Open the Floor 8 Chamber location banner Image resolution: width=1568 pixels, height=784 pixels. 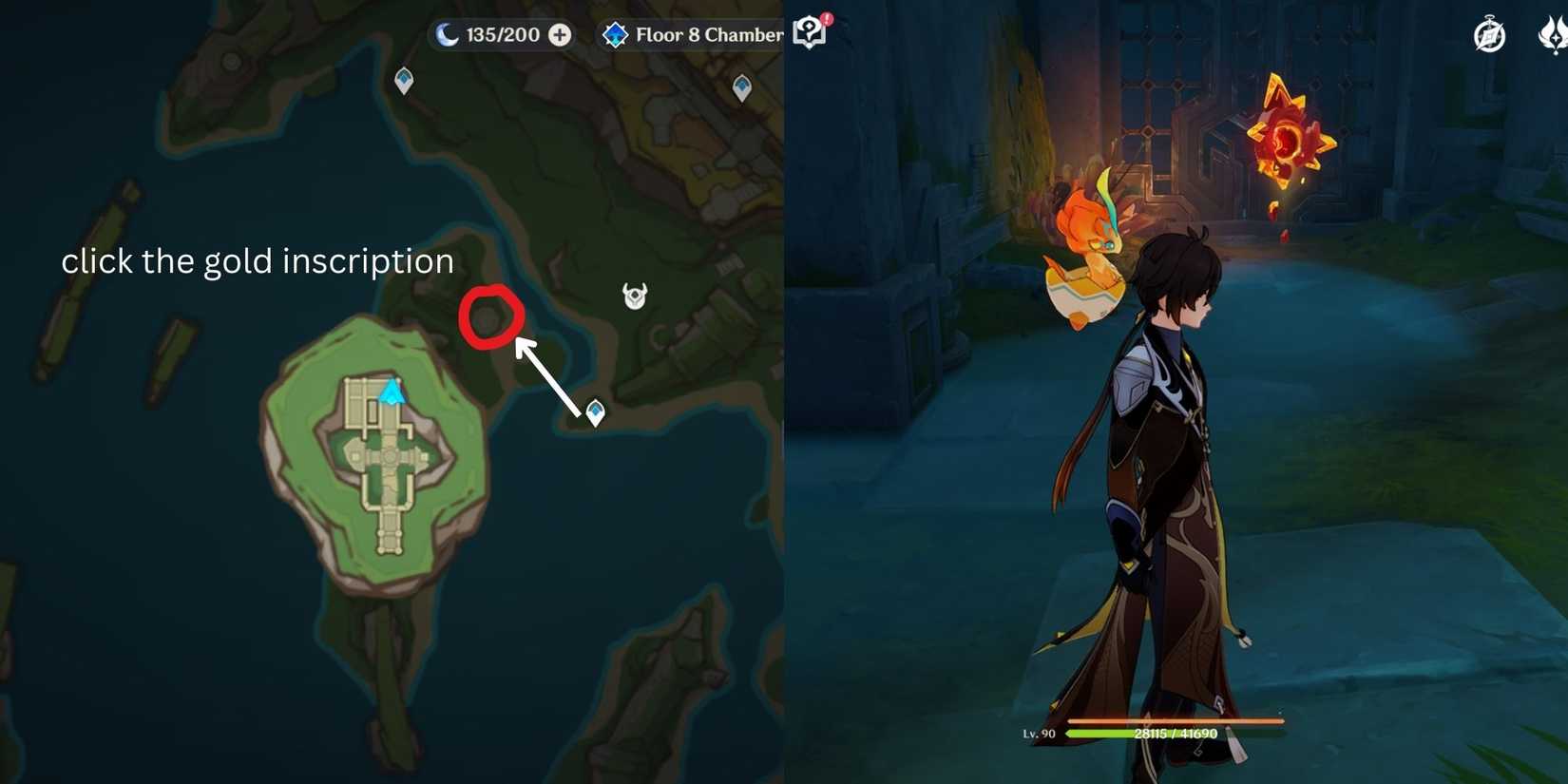point(708,34)
